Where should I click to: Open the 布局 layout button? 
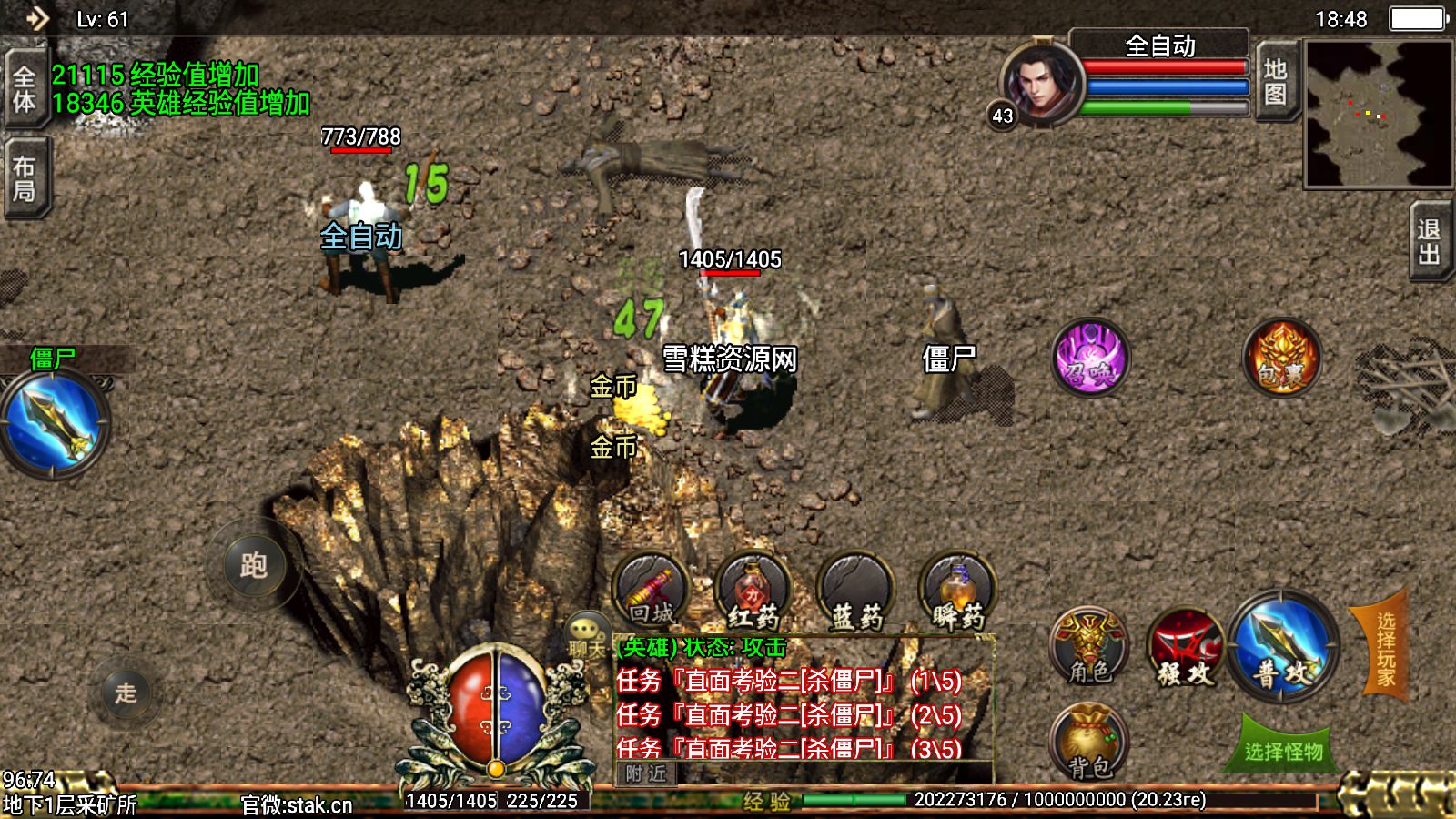point(25,178)
